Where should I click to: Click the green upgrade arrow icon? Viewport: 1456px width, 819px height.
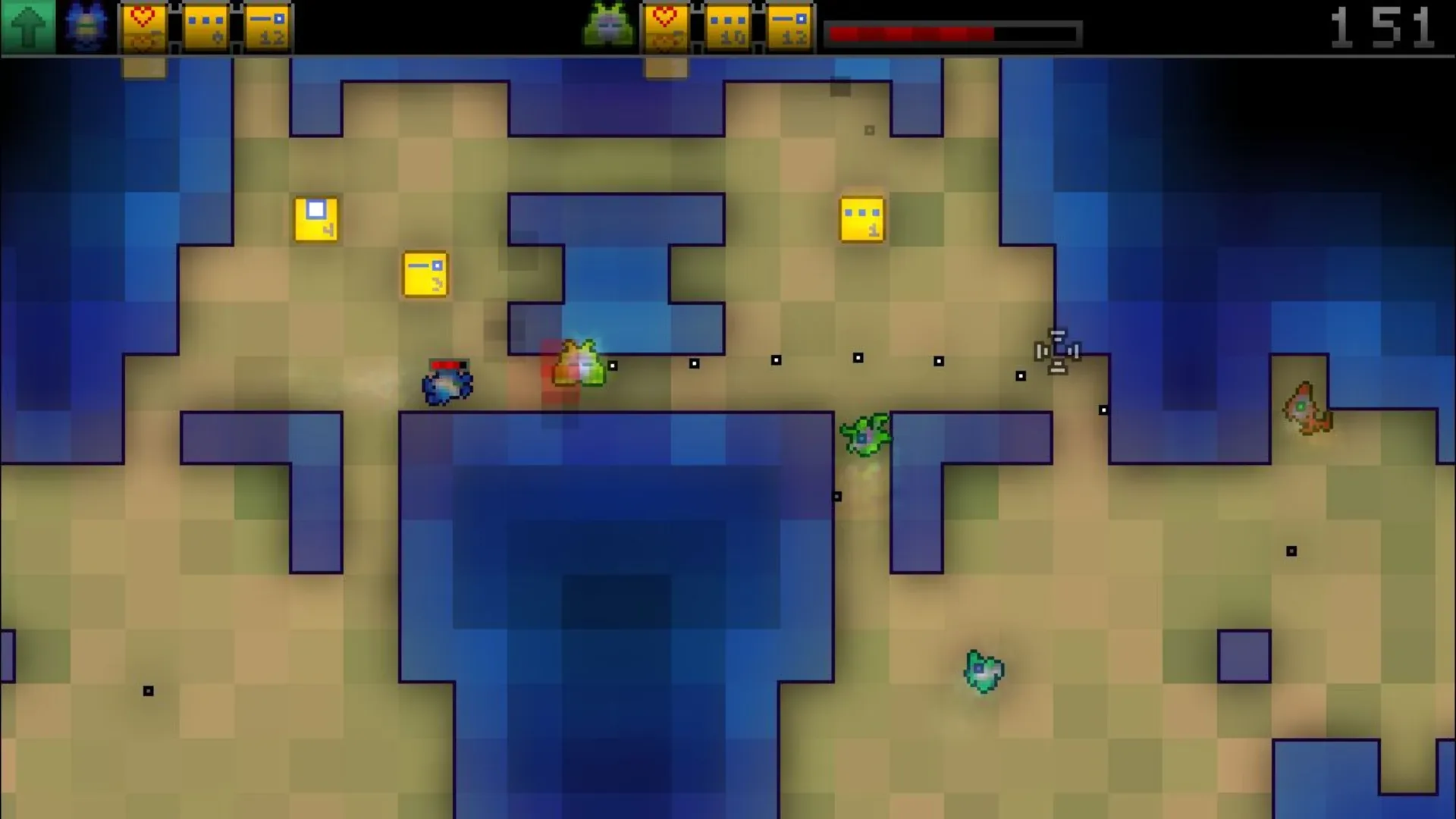(27, 27)
